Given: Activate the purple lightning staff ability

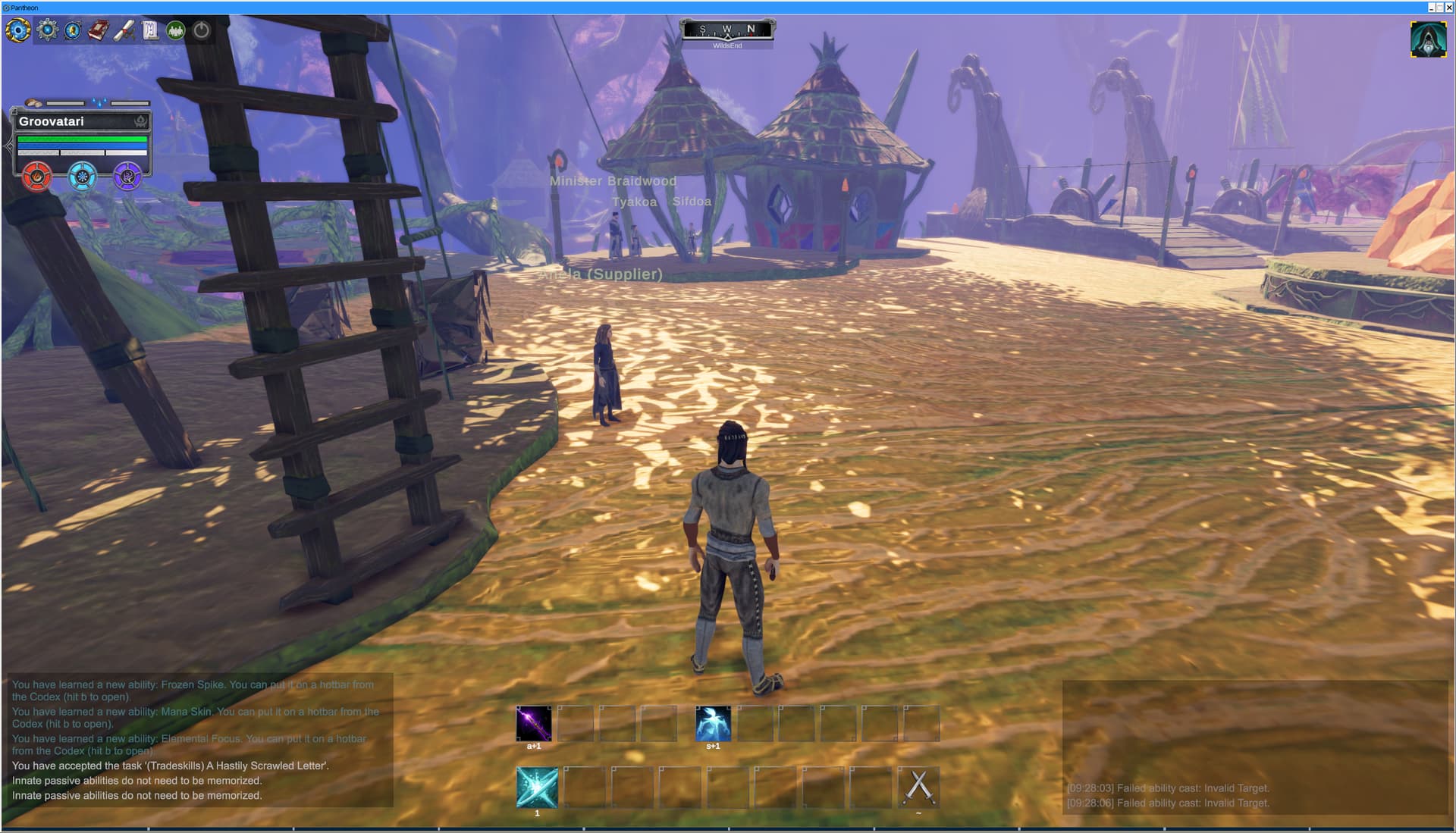Looking at the screenshot, I should 534,723.
